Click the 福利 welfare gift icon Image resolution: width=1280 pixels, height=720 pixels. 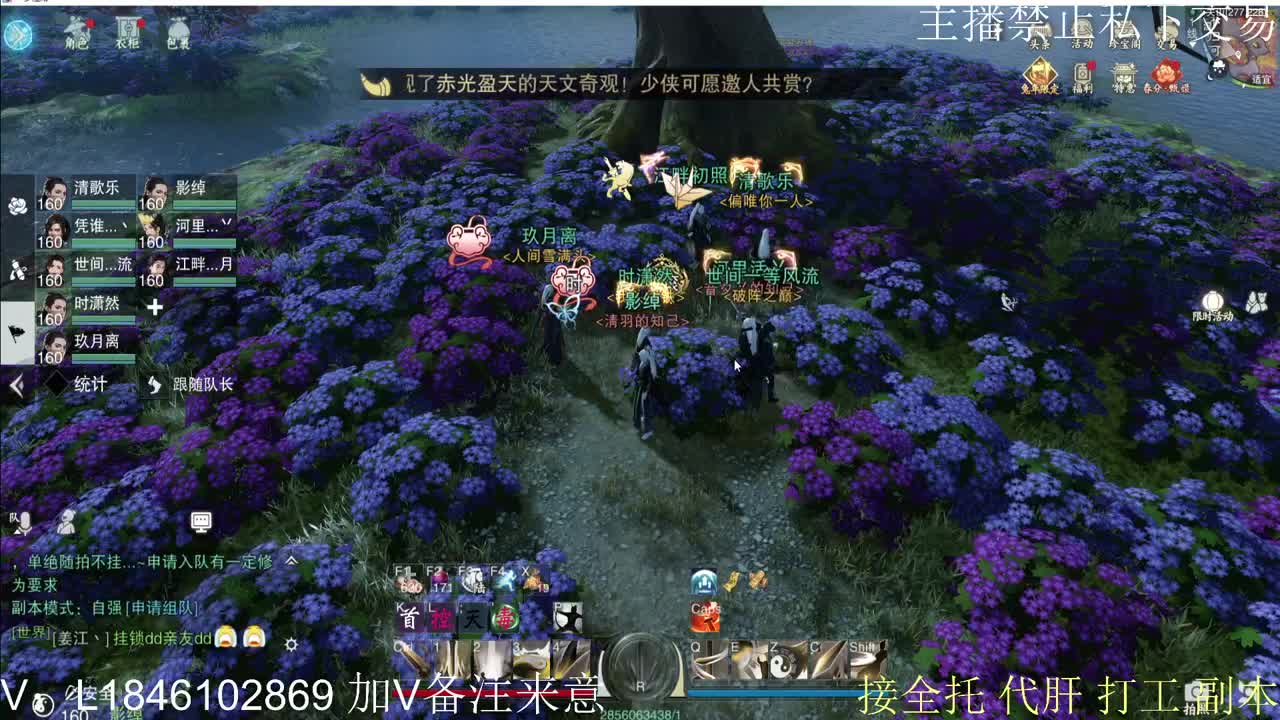[1082, 74]
